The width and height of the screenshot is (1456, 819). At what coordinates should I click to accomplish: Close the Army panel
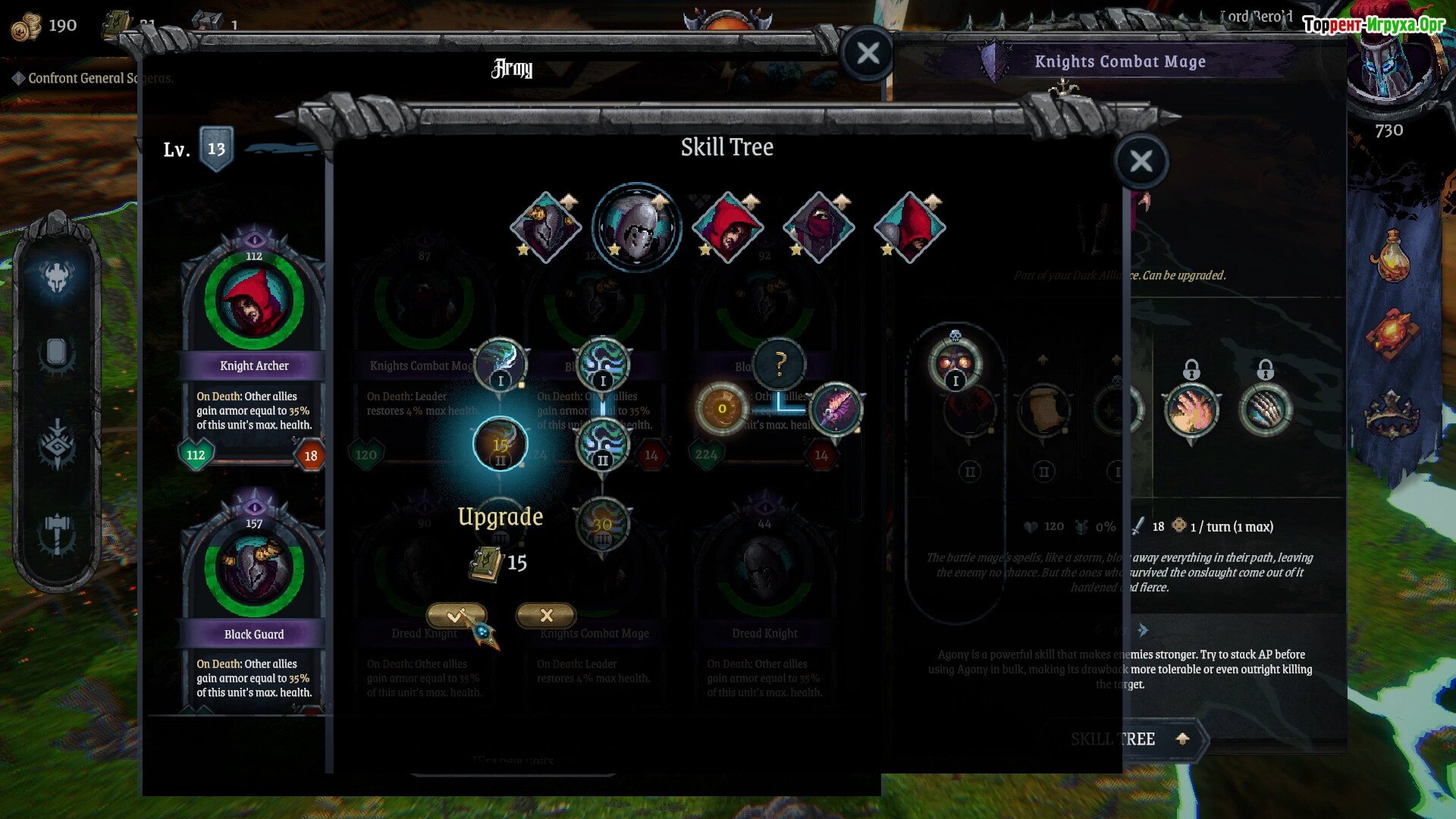pos(868,53)
